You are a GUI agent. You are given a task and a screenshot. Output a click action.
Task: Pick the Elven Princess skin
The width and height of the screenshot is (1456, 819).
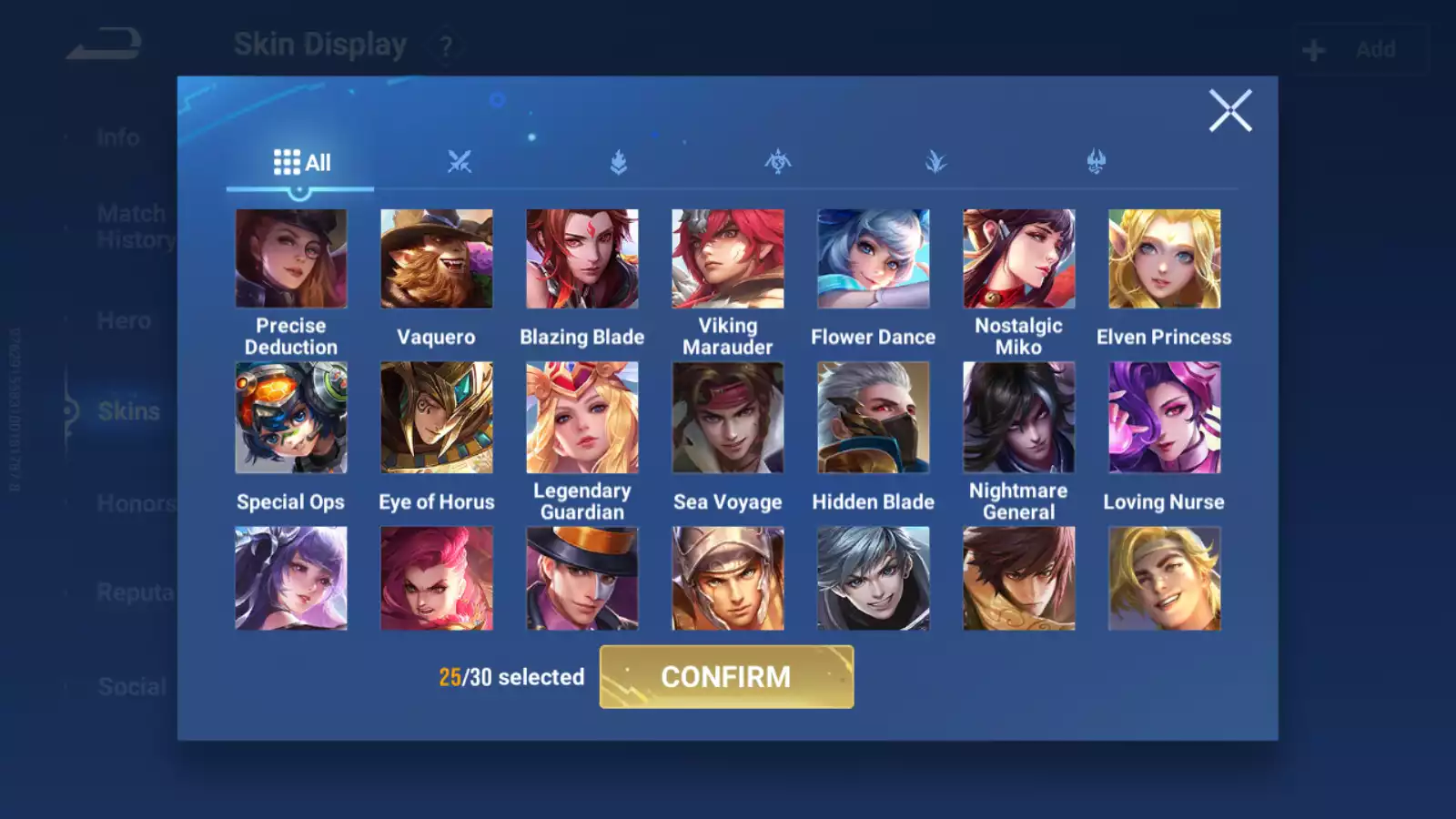(1165, 259)
